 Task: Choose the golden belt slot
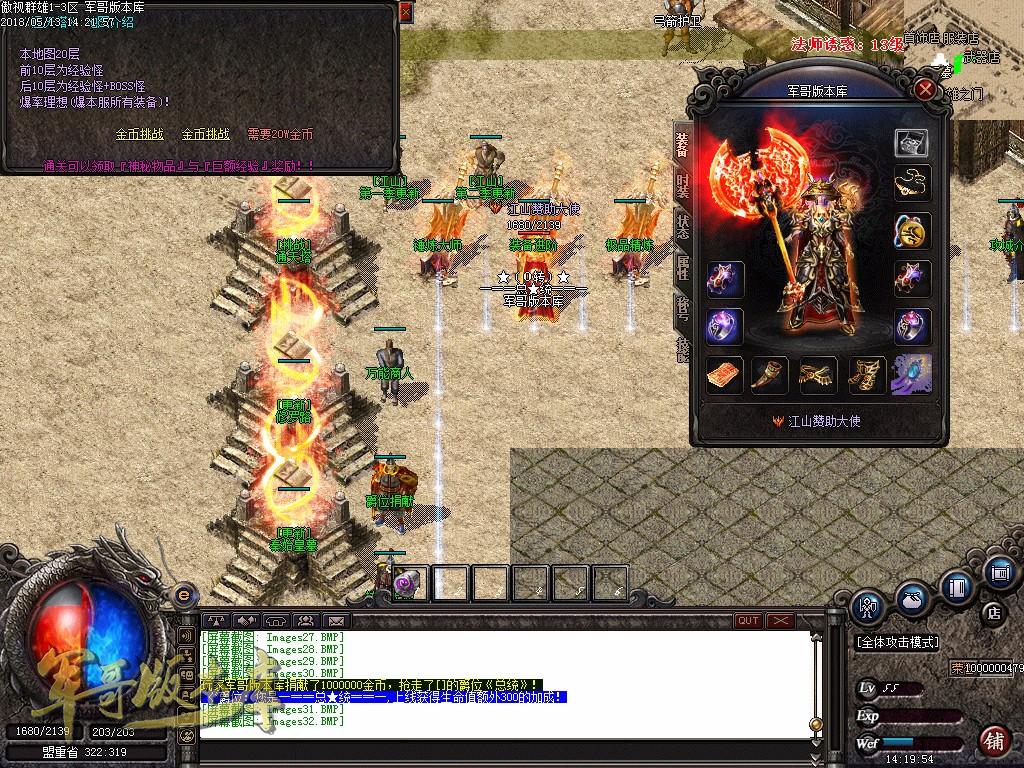point(818,375)
